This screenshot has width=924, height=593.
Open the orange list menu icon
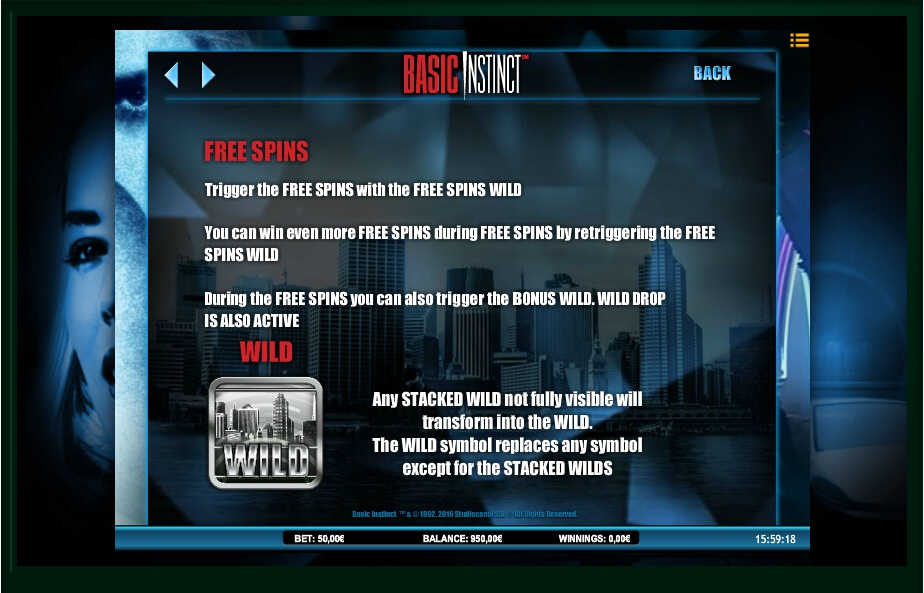(x=799, y=41)
